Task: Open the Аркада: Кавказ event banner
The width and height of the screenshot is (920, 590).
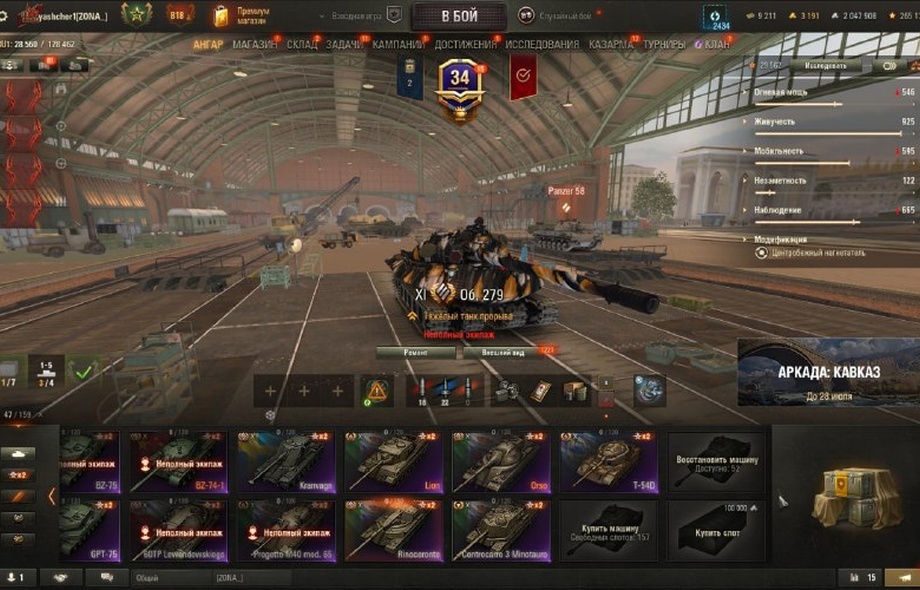Action: 828,372
